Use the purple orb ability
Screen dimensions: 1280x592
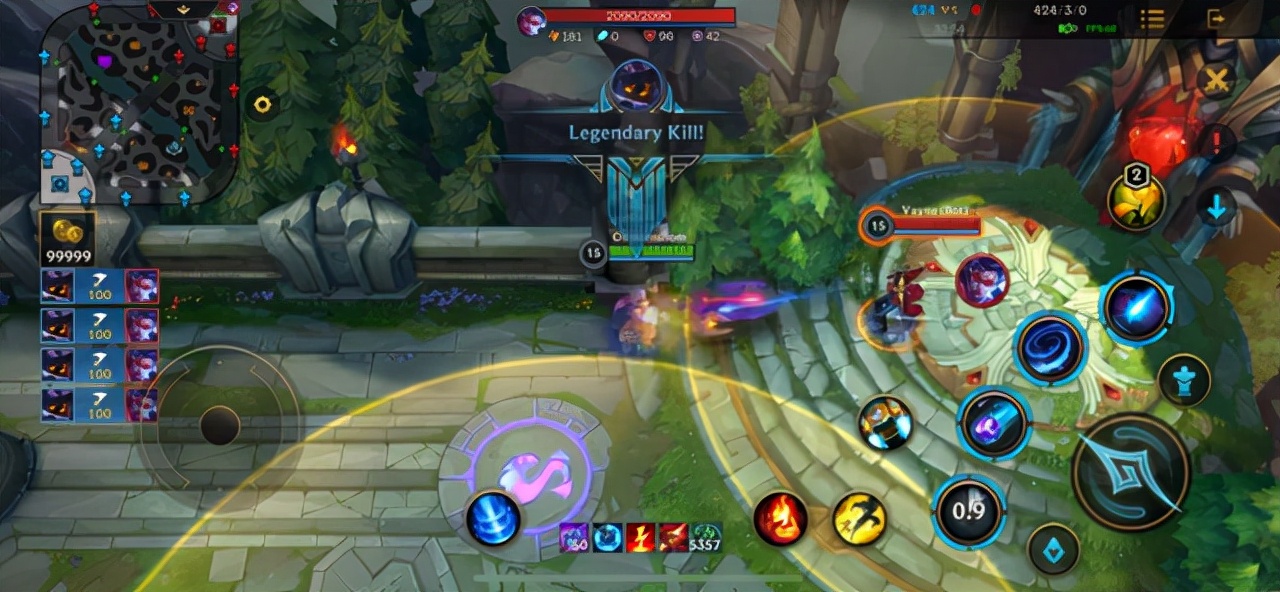(x=993, y=424)
